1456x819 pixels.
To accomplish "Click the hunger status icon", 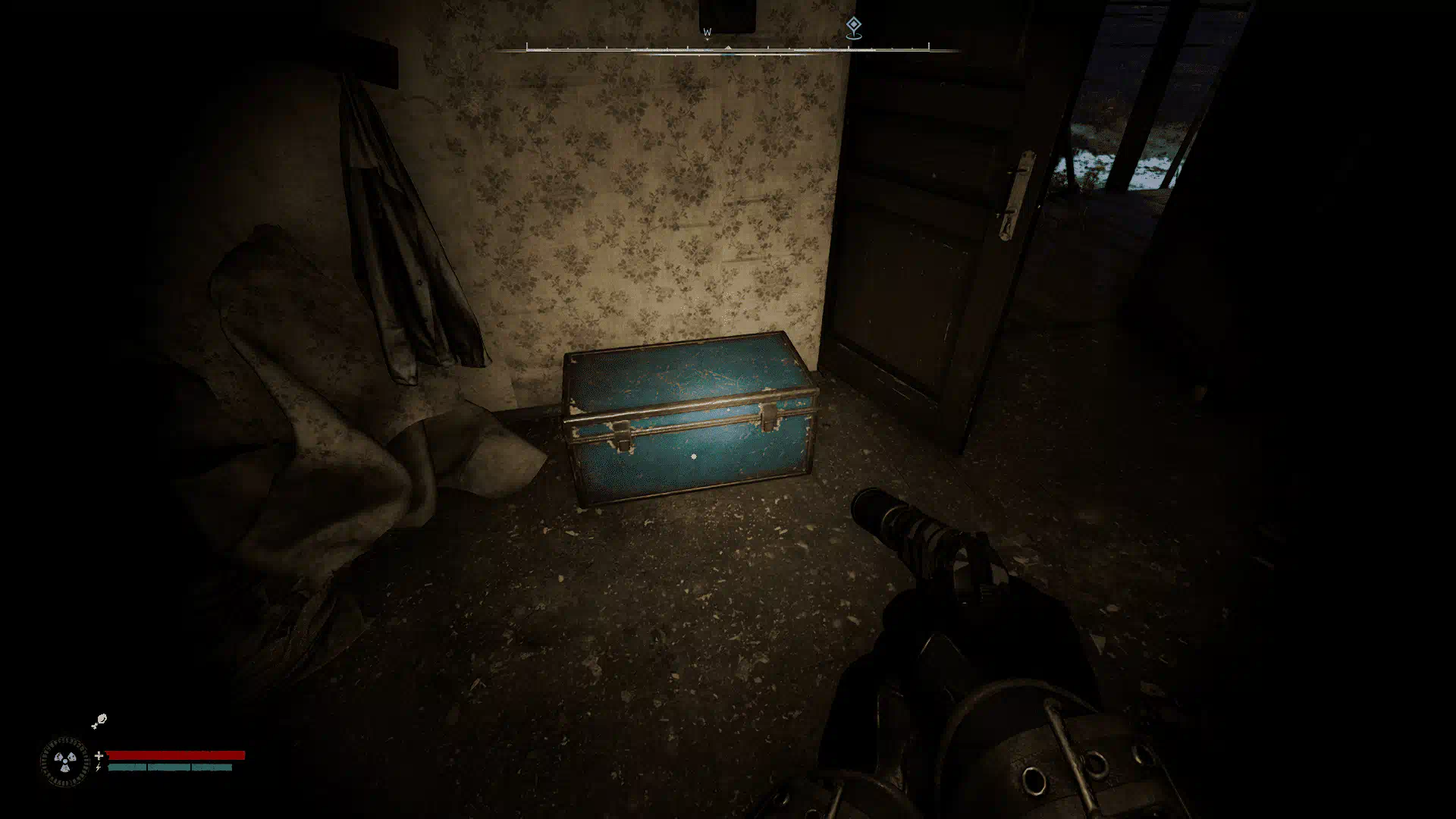I will tap(99, 721).
